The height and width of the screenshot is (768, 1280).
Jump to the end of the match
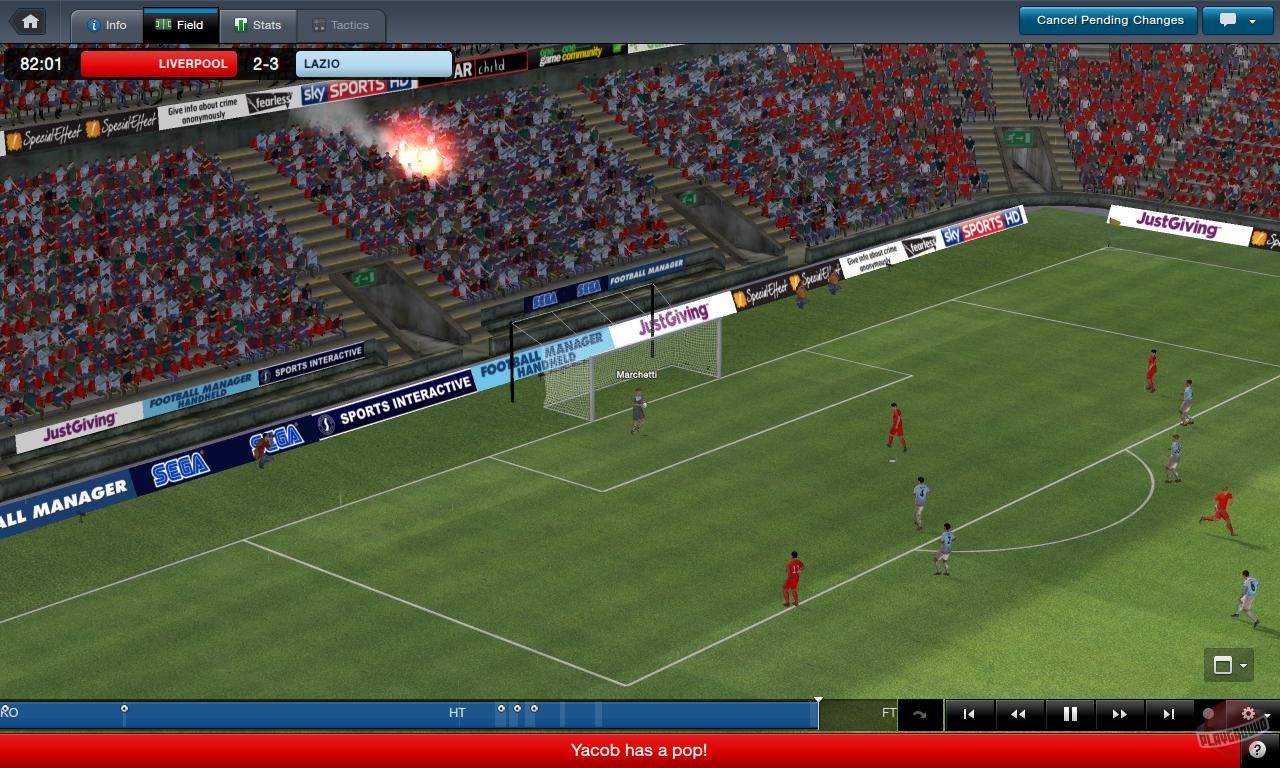[x=1168, y=713]
